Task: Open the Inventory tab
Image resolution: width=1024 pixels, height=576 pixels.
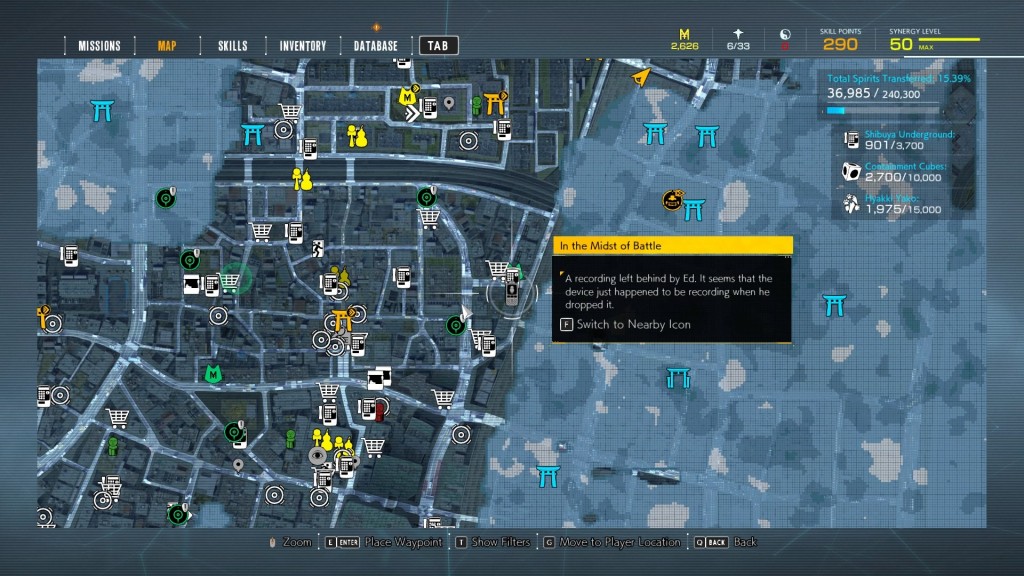Action: 302,46
